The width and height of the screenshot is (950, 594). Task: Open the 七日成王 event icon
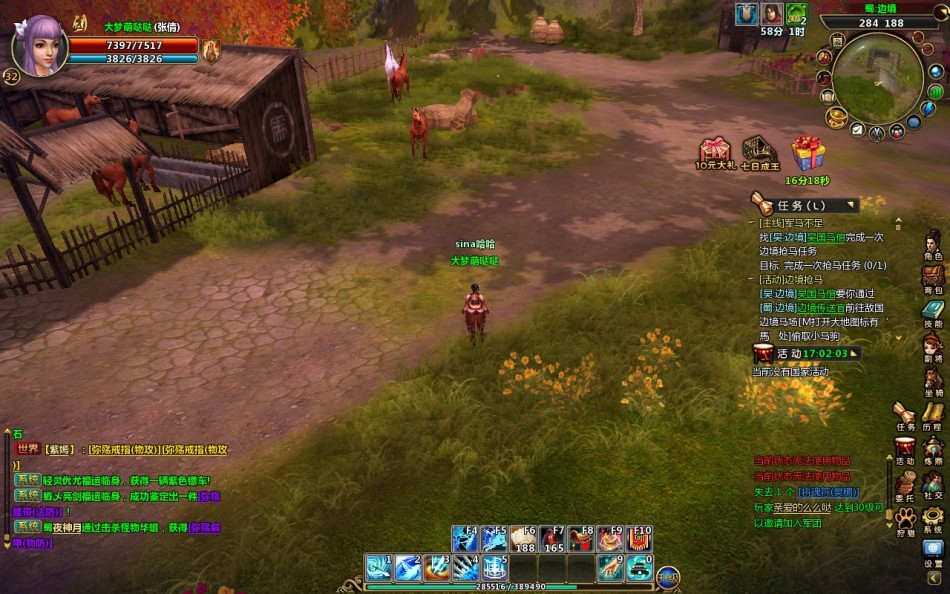click(x=760, y=151)
